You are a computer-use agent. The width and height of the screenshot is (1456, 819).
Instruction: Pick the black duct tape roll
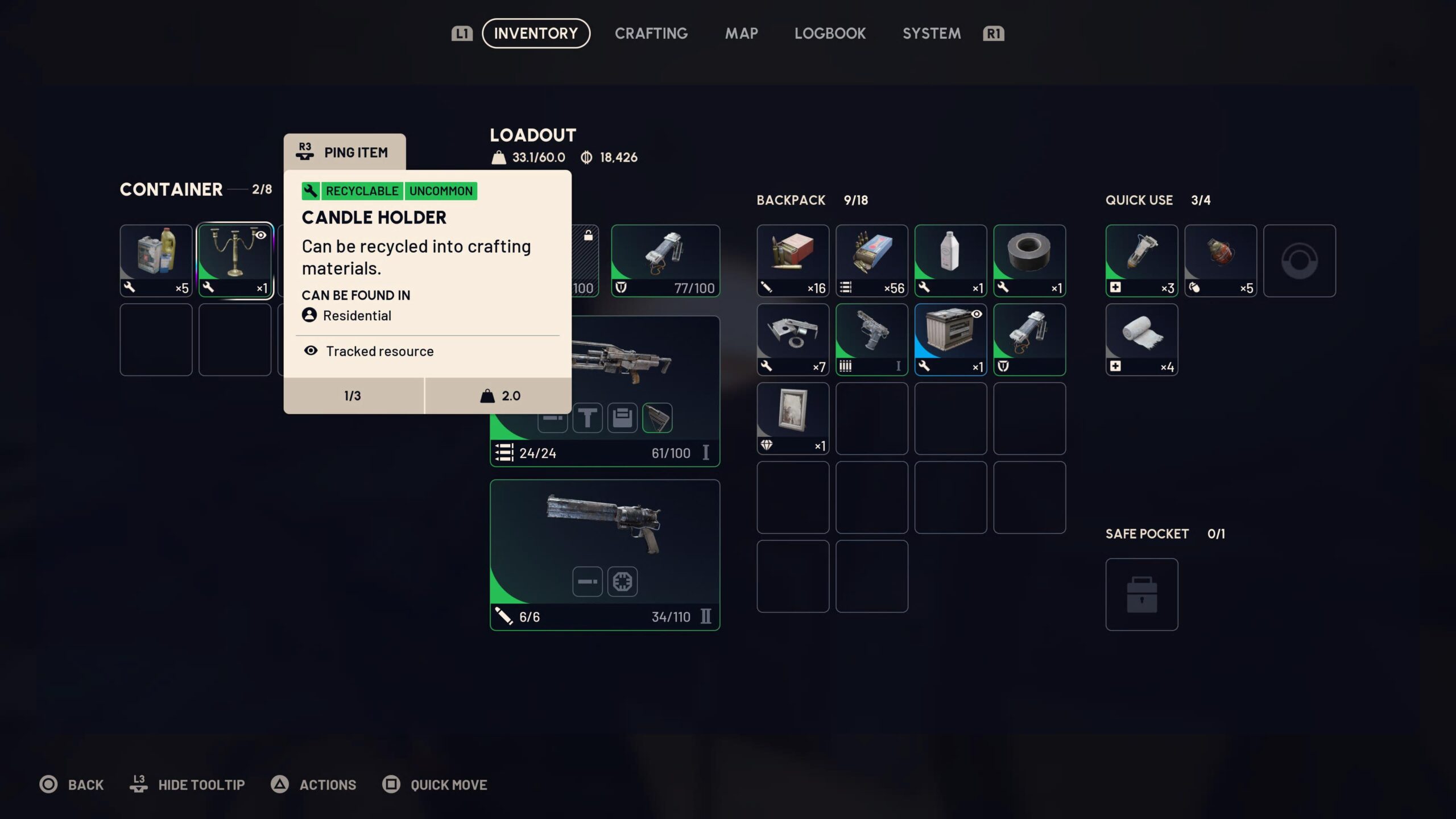pos(1029,260)
